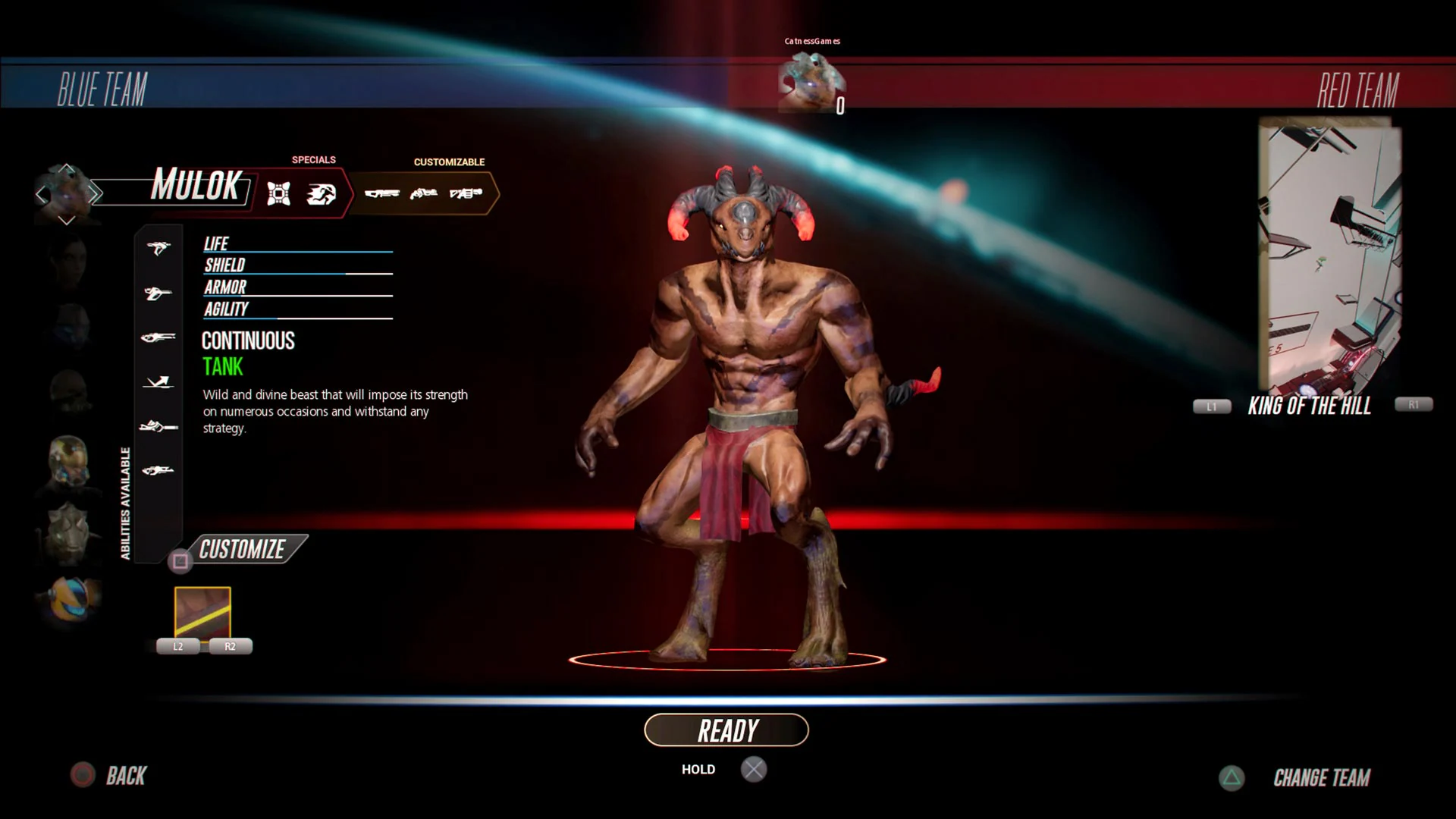Select the rifle icon under Customizable
The height and width of the screenshot is (819, 1456).
(384, 193)
